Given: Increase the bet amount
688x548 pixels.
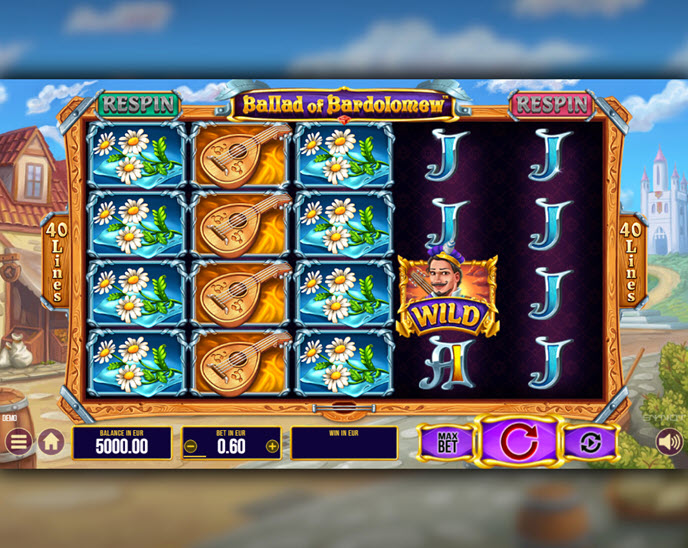Looking at the screenshot, I should 272,446.
